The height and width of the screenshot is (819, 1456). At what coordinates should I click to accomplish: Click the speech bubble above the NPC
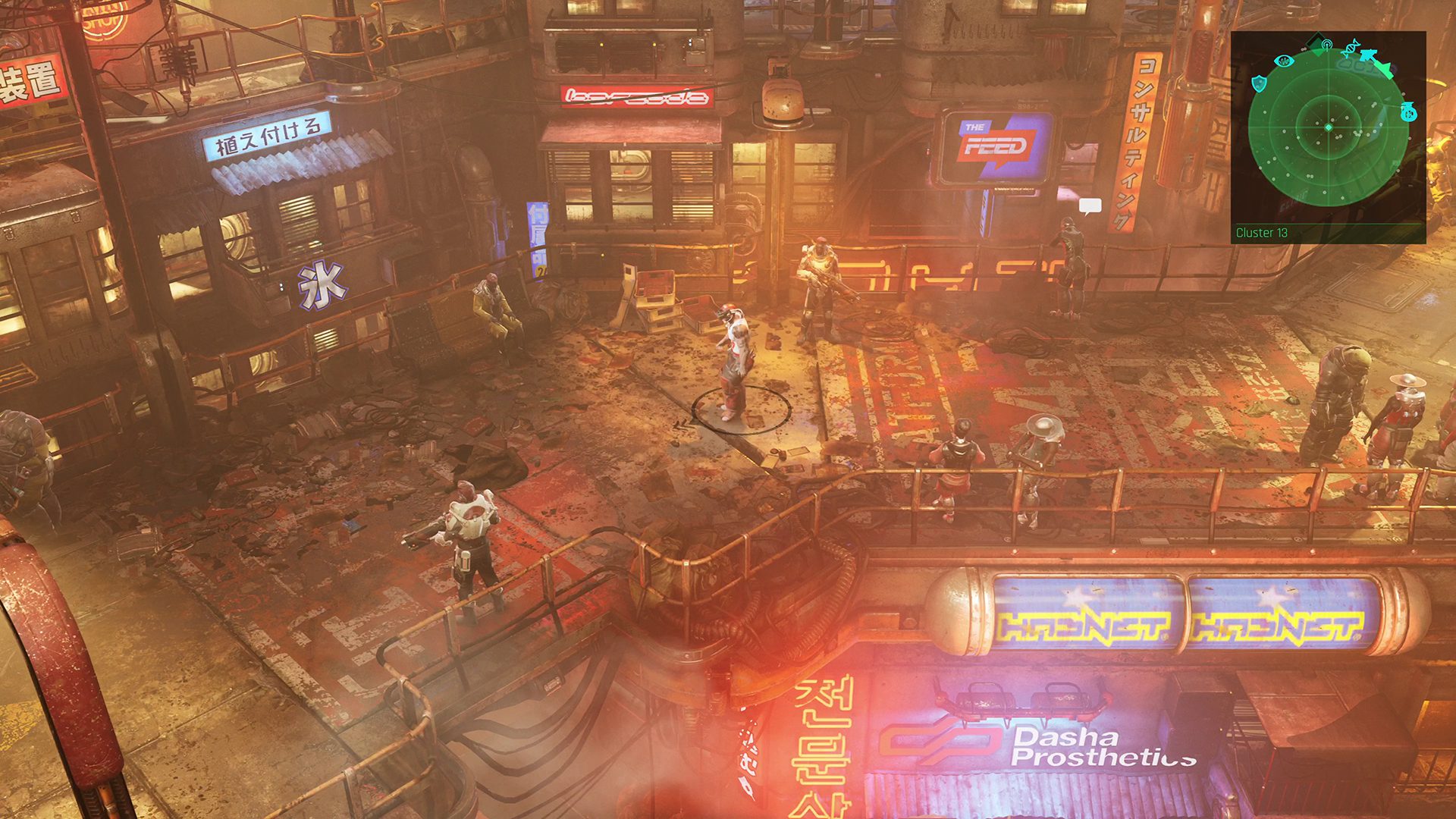[x=1090, y=206]
